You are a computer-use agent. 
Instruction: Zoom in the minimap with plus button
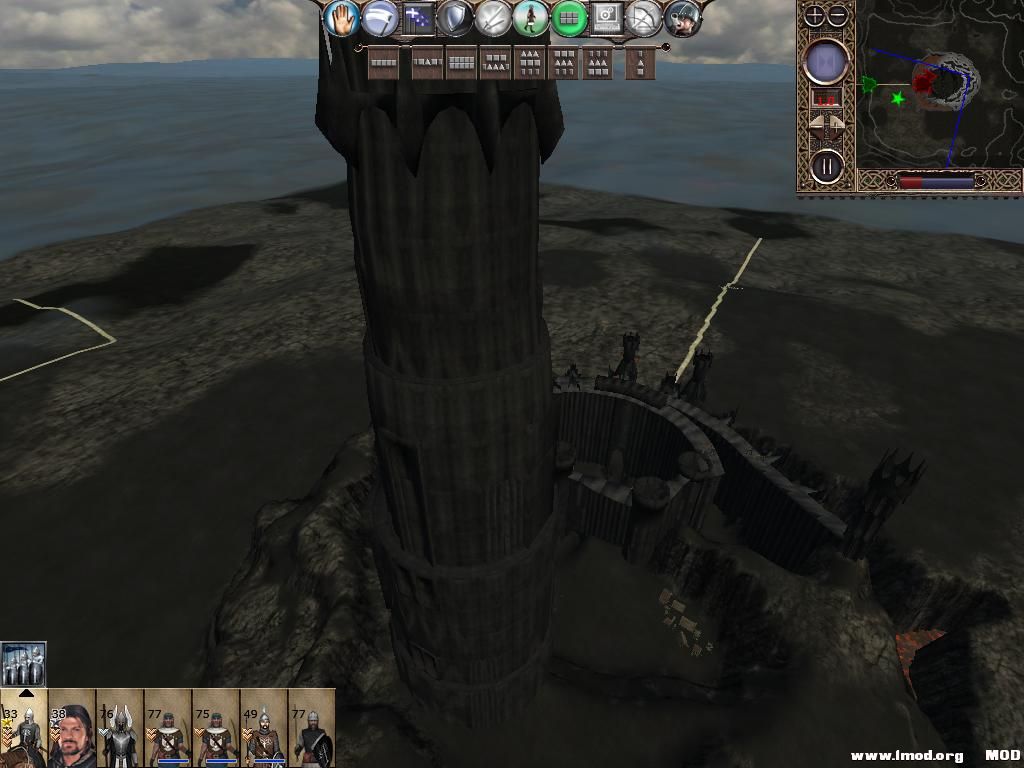tap(815, 15)
